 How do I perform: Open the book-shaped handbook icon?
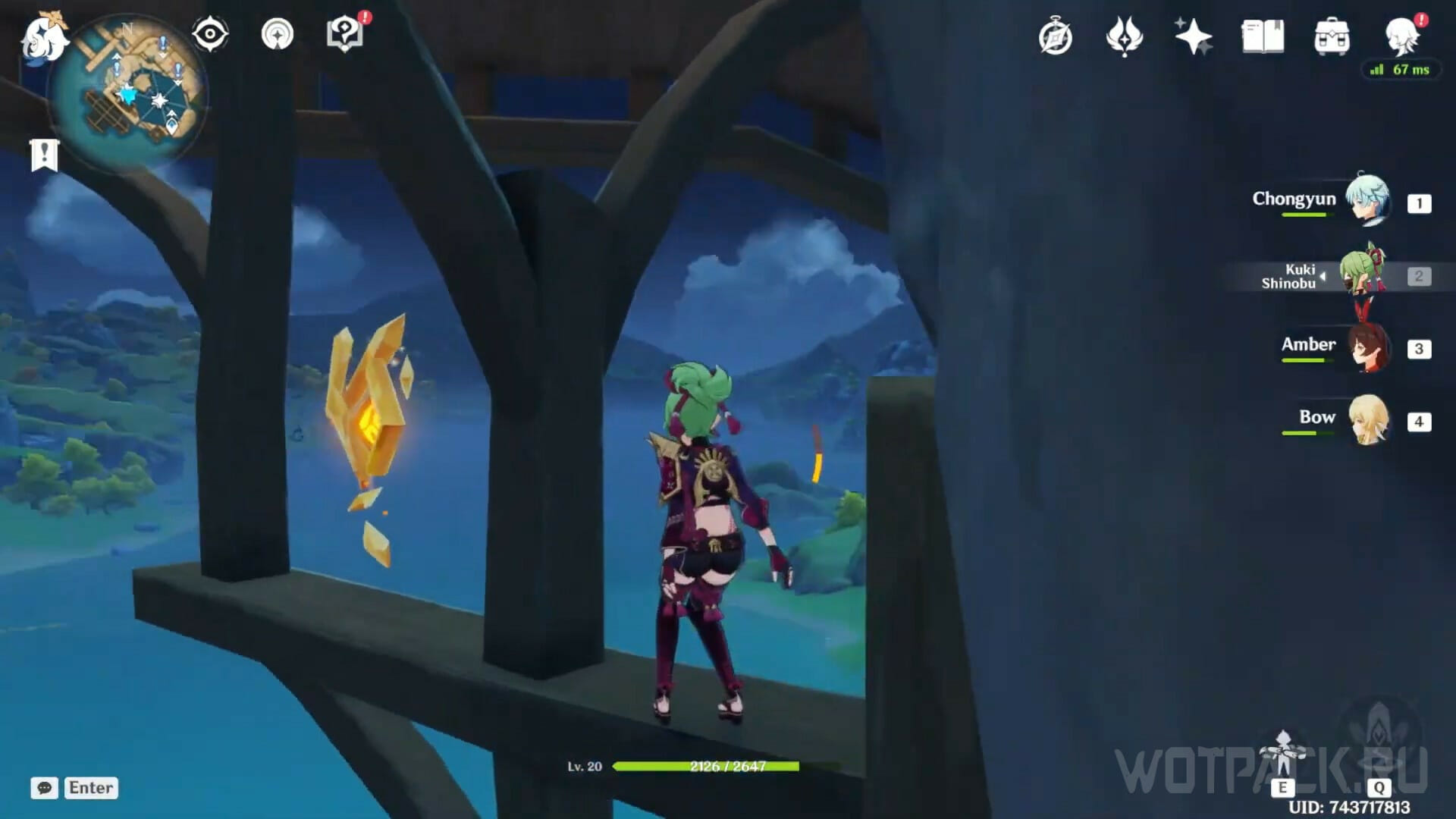pos(1263,36)
